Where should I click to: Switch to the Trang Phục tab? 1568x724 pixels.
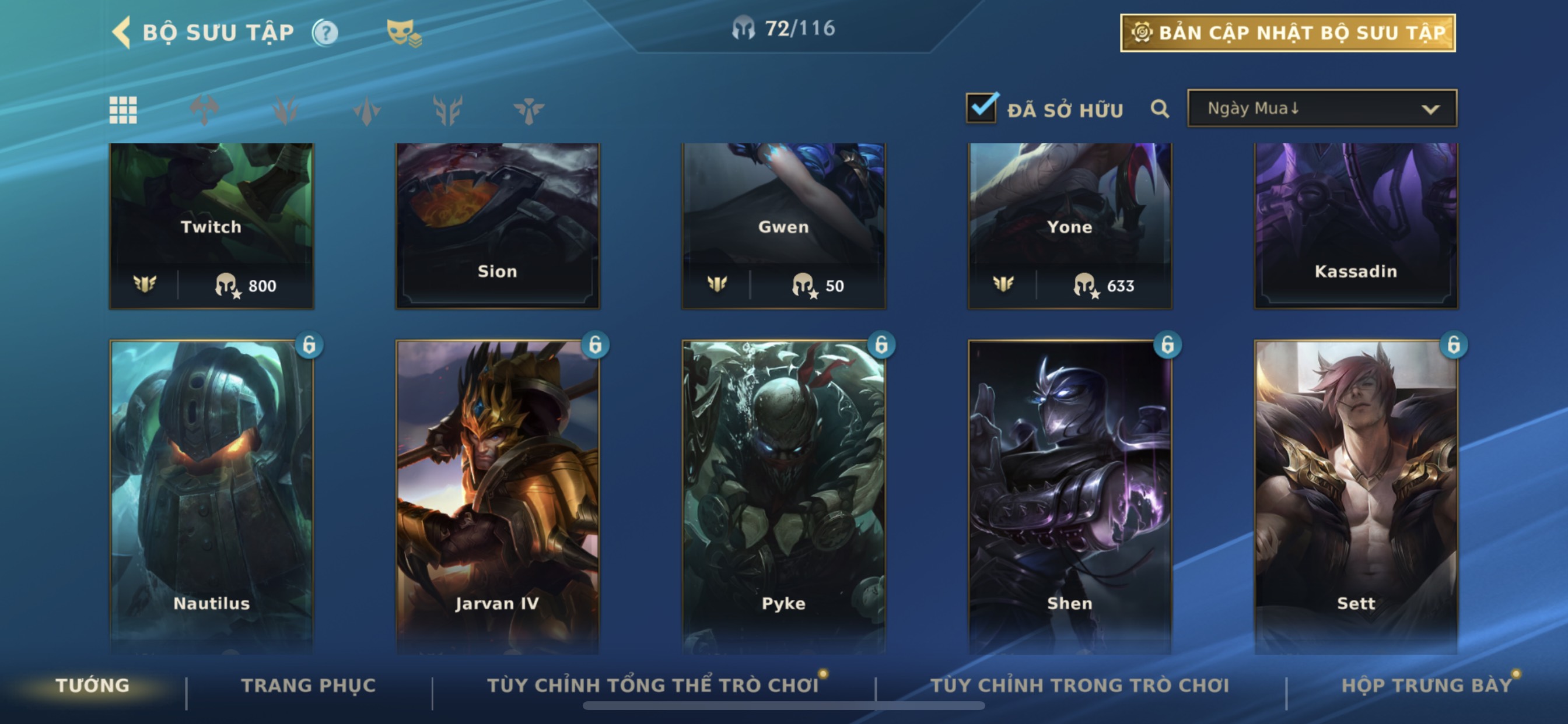coord(309,686)
